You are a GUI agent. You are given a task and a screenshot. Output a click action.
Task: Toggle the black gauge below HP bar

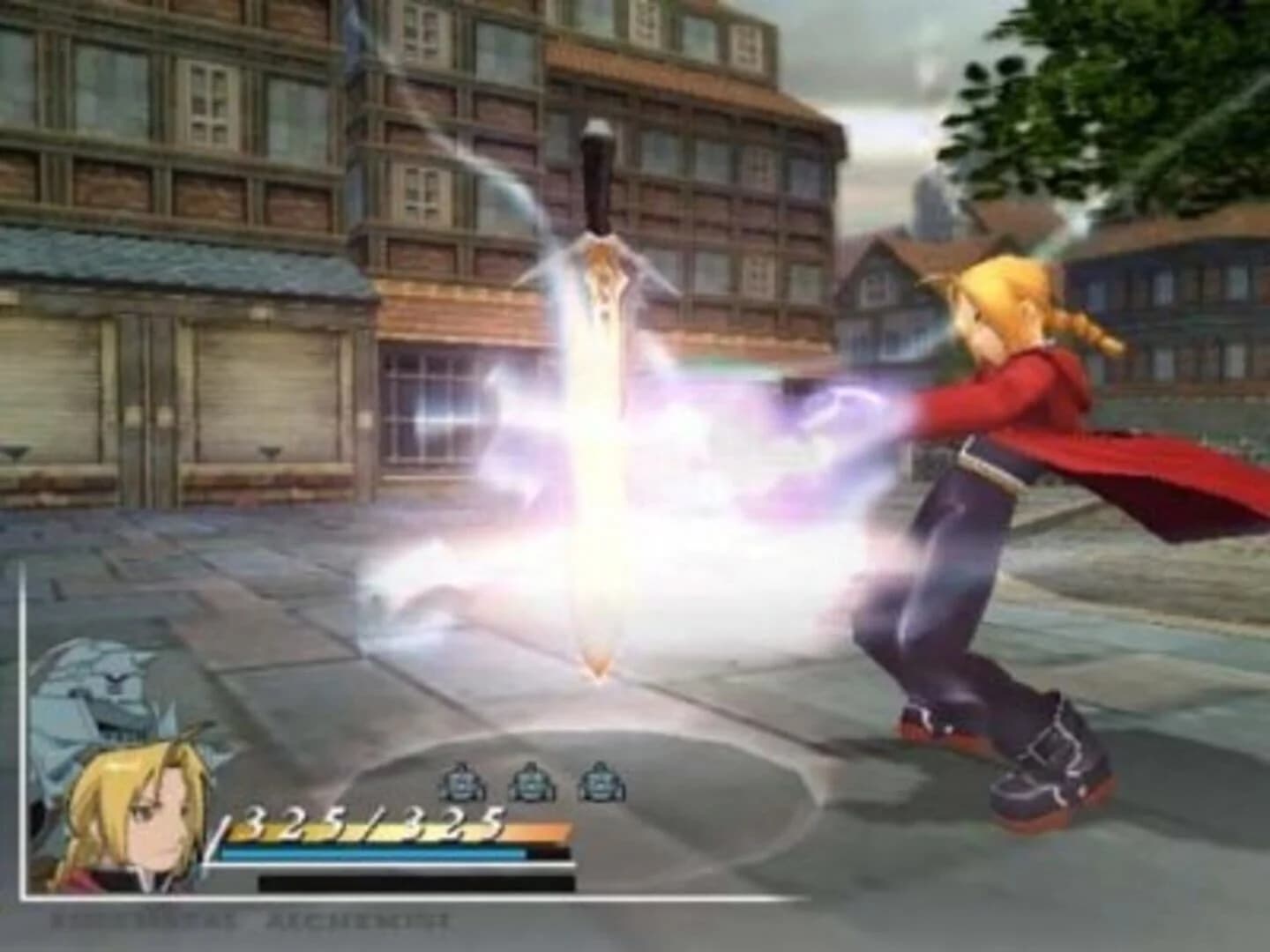click(x=415, y=881)
